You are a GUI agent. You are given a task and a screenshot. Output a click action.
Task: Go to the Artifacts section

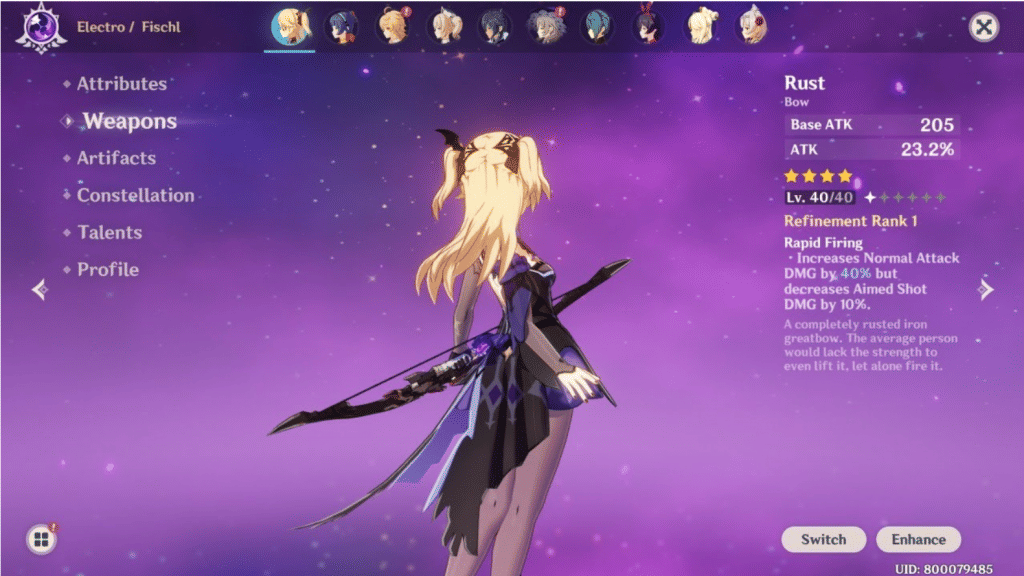click(116, 158)
